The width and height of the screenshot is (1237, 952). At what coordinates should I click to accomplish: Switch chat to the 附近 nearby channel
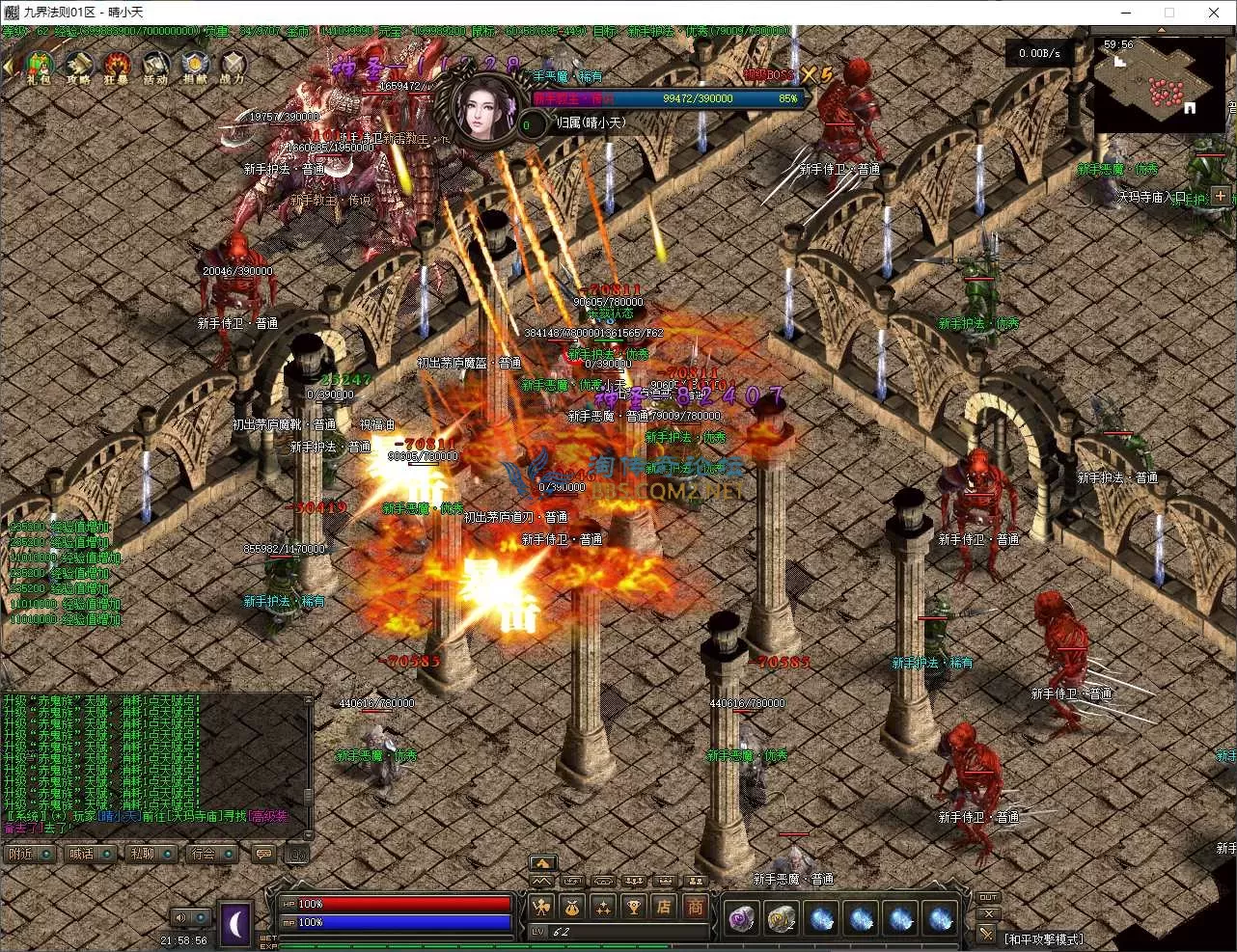coord(21,854)
